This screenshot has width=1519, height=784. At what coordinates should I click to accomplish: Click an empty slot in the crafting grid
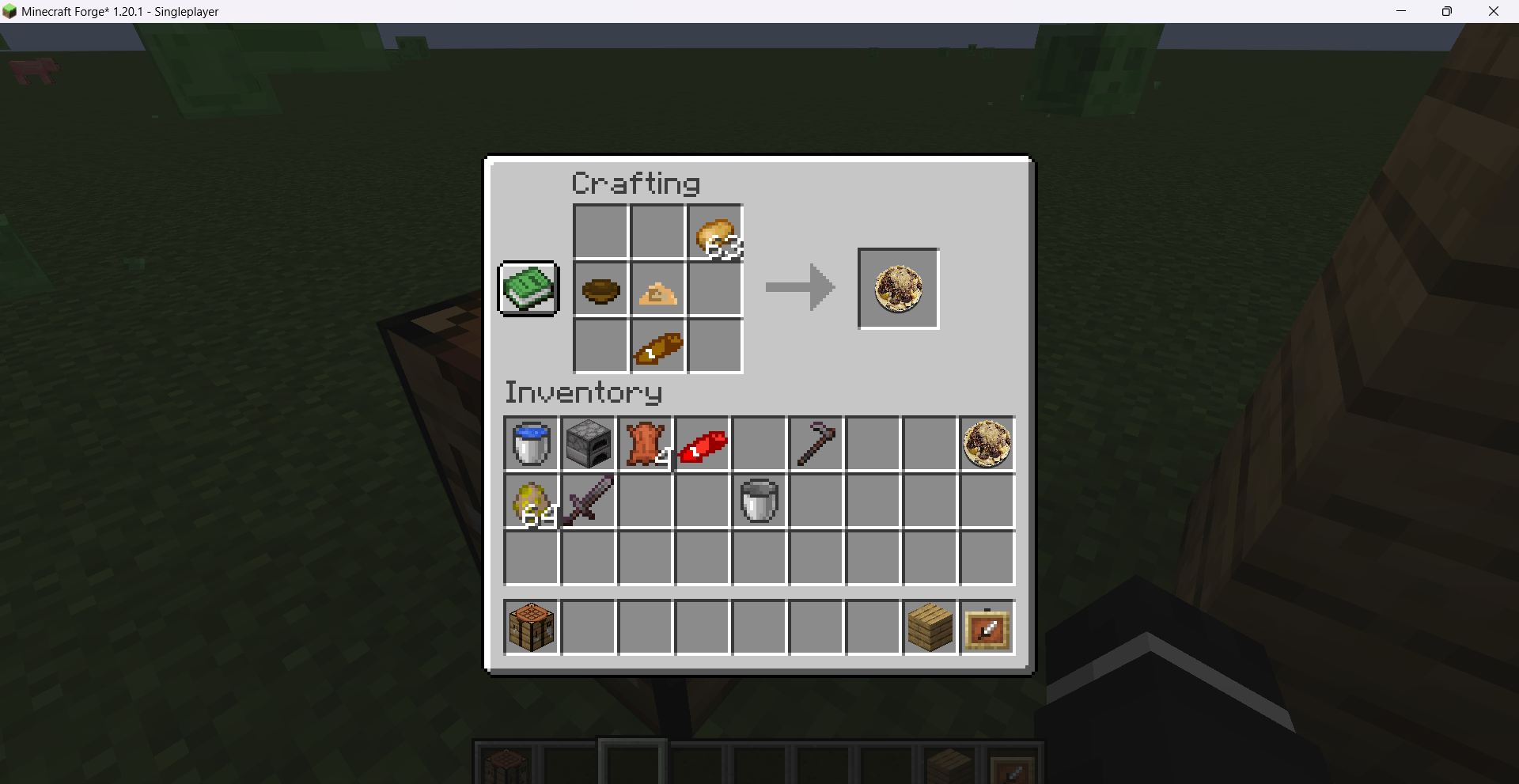(600, 233)
